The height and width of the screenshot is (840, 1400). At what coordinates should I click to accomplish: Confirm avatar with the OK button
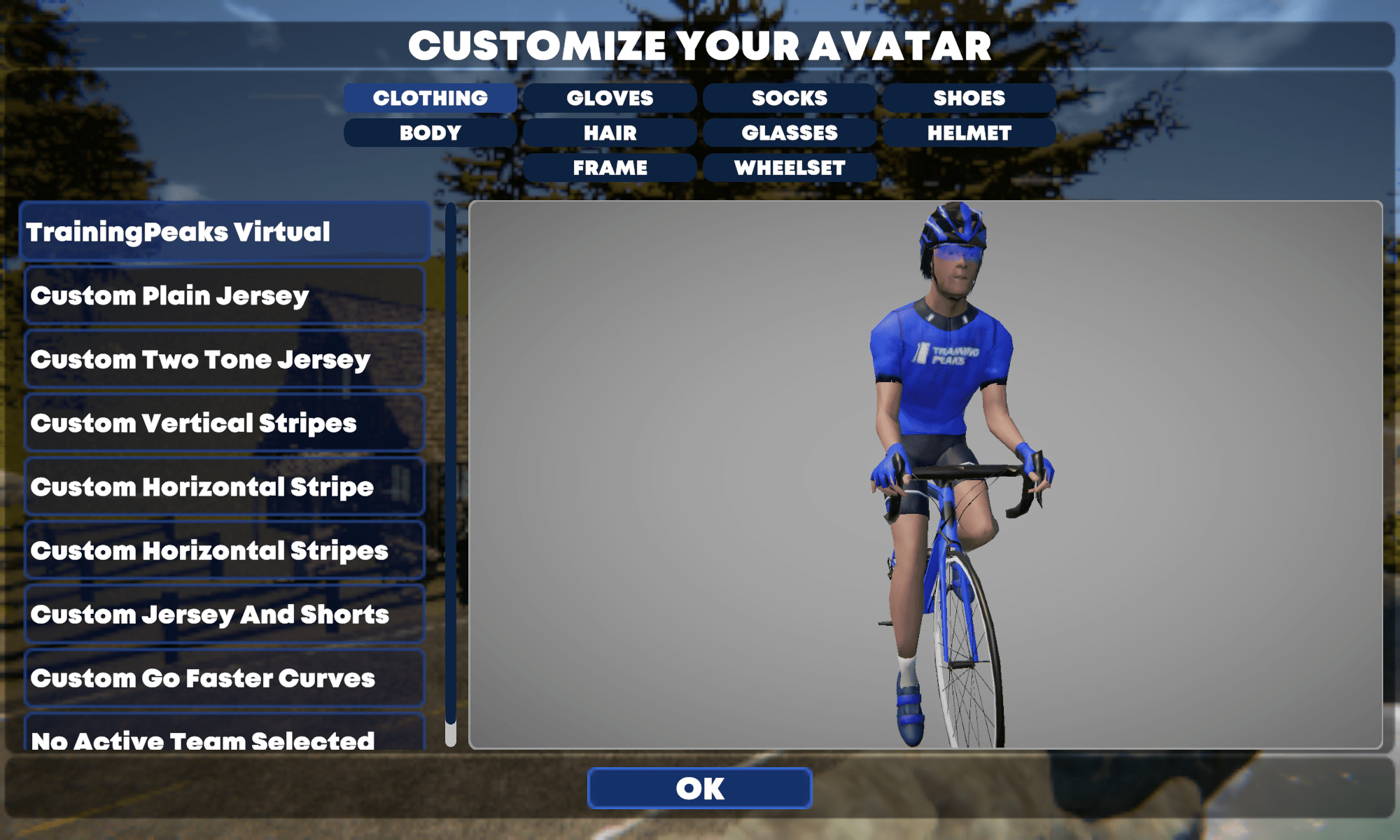pyautogui.click(x=700, y=788)
